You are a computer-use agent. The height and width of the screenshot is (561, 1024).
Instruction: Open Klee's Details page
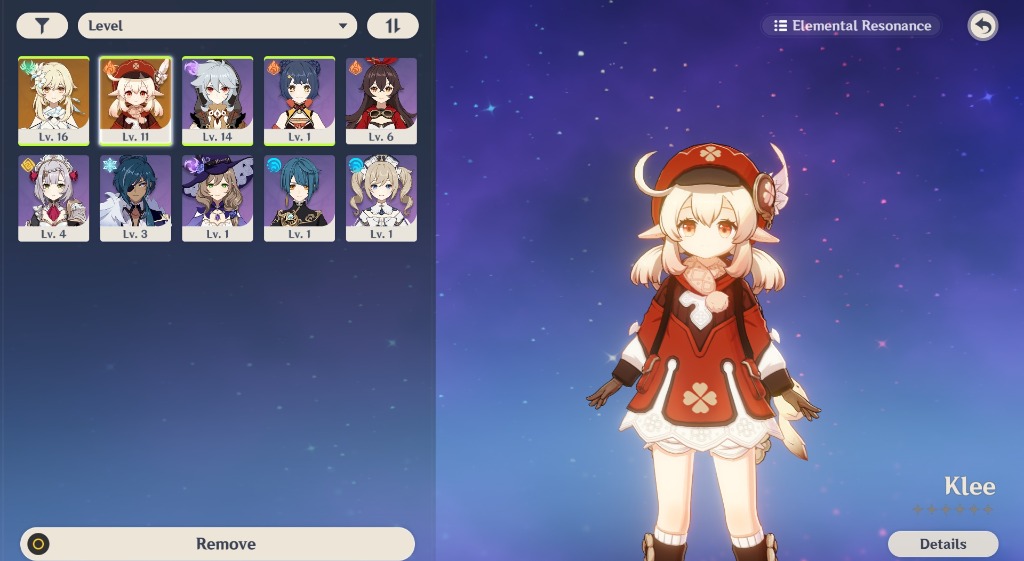click(942, 544)
